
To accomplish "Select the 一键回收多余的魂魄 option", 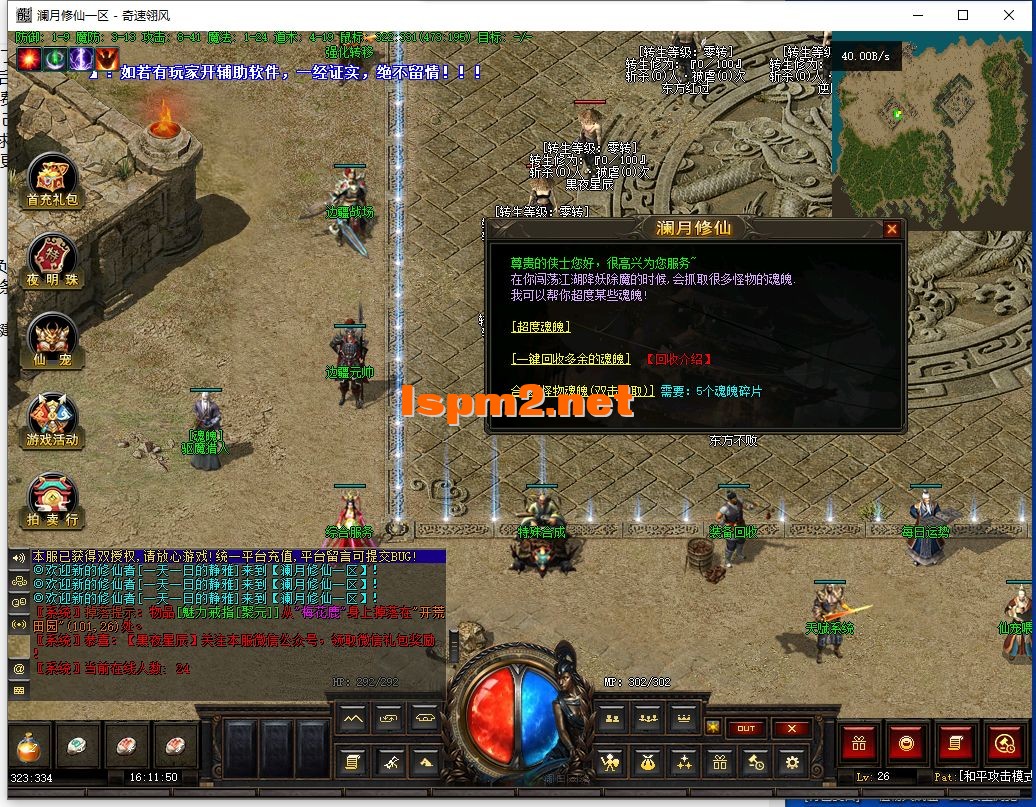I will pyautogui.click(x=570, y=358).
